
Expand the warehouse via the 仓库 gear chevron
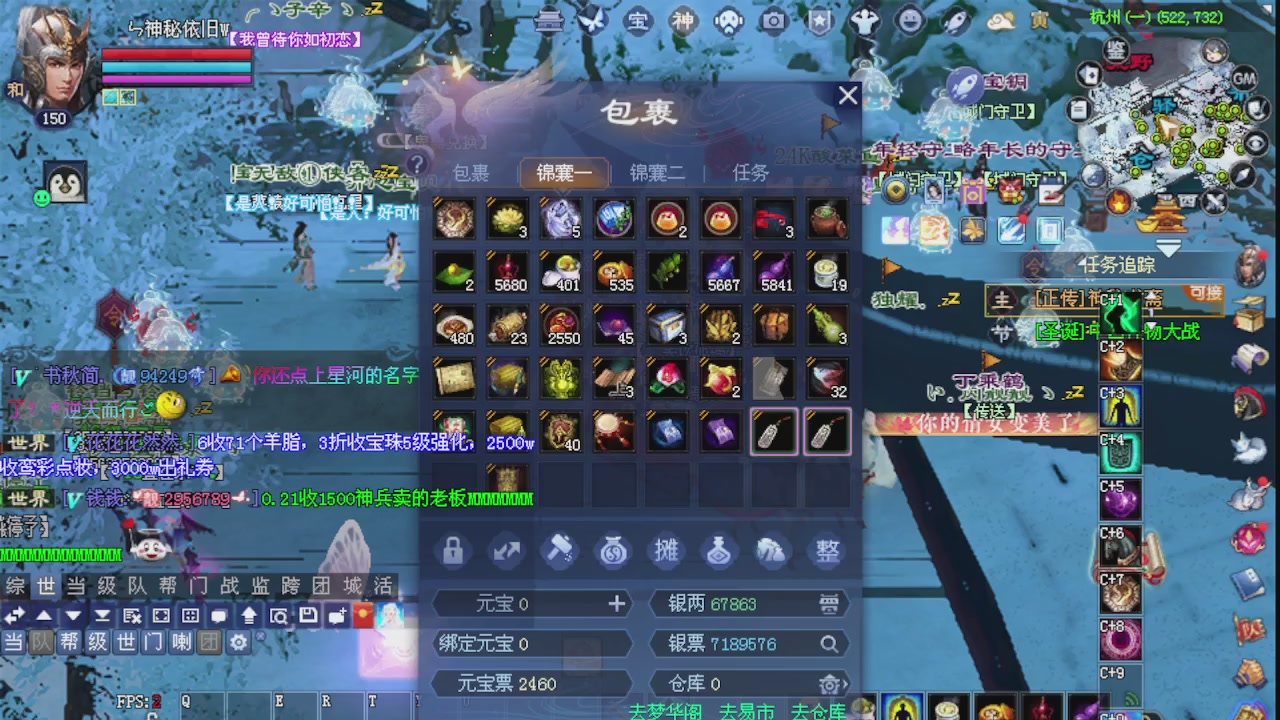click(x=833, y=684)
